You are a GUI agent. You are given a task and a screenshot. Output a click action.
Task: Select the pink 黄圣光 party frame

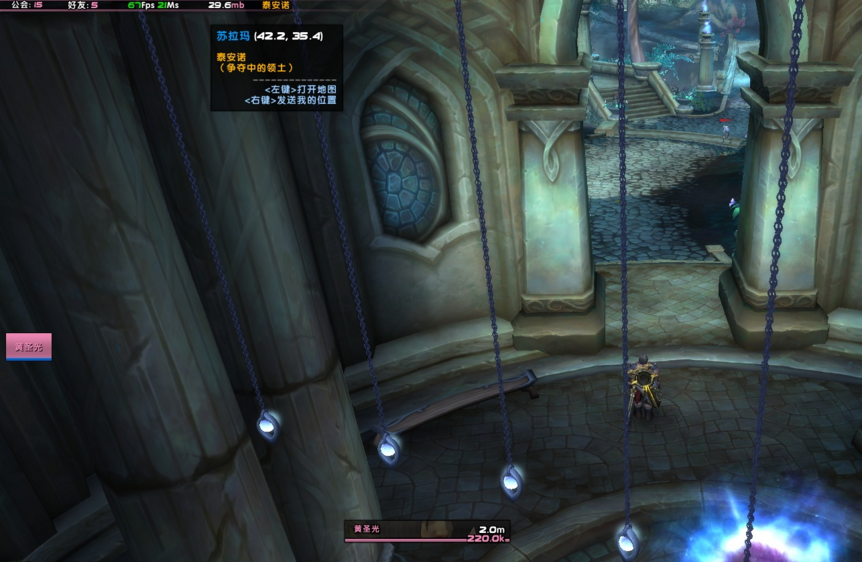(x=28, y=347)
